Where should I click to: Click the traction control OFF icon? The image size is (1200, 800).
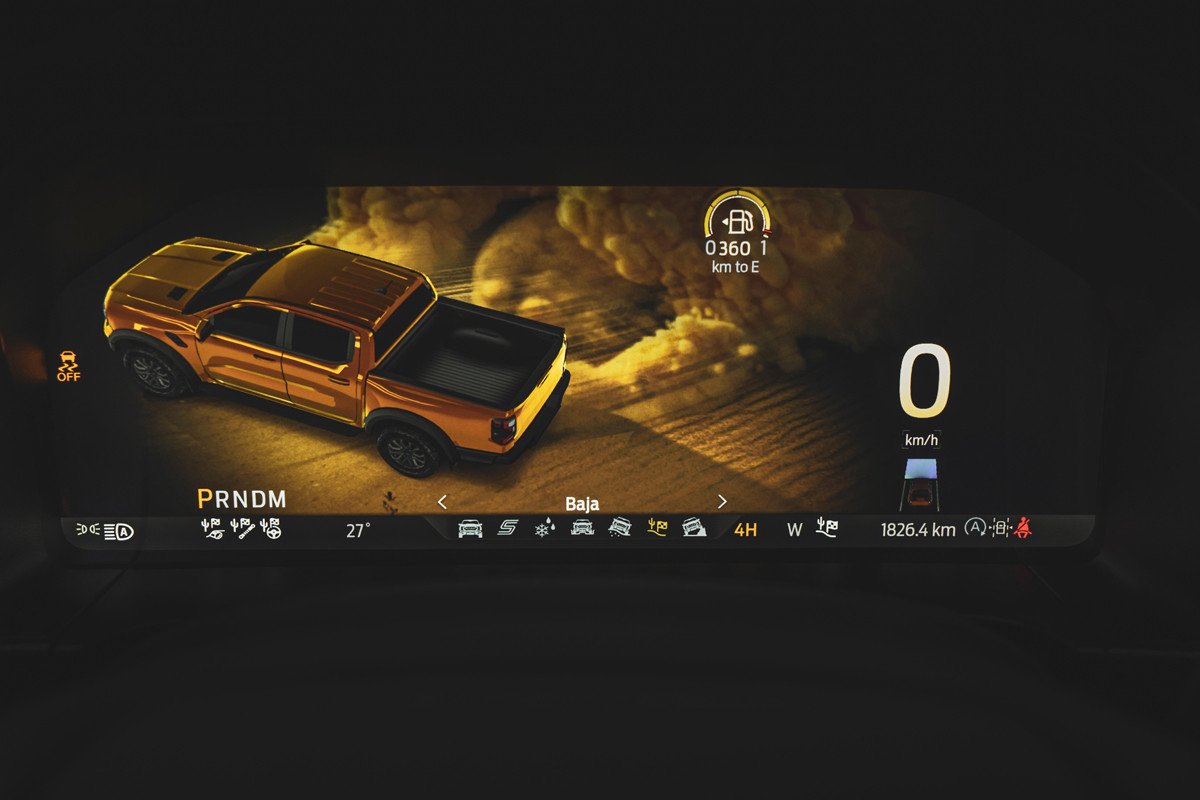69,365
